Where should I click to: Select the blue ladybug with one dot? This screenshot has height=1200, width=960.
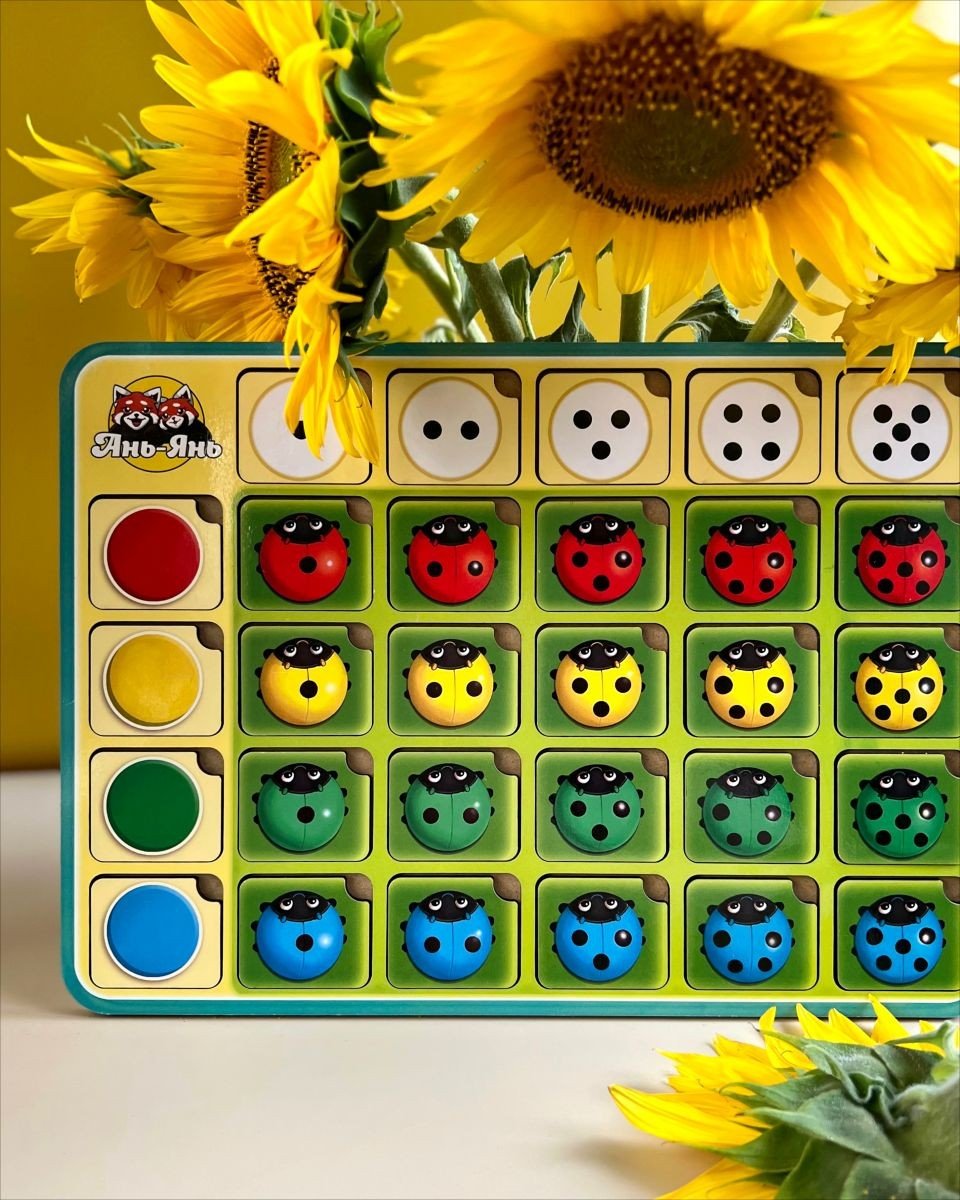[x=300, y=936]
